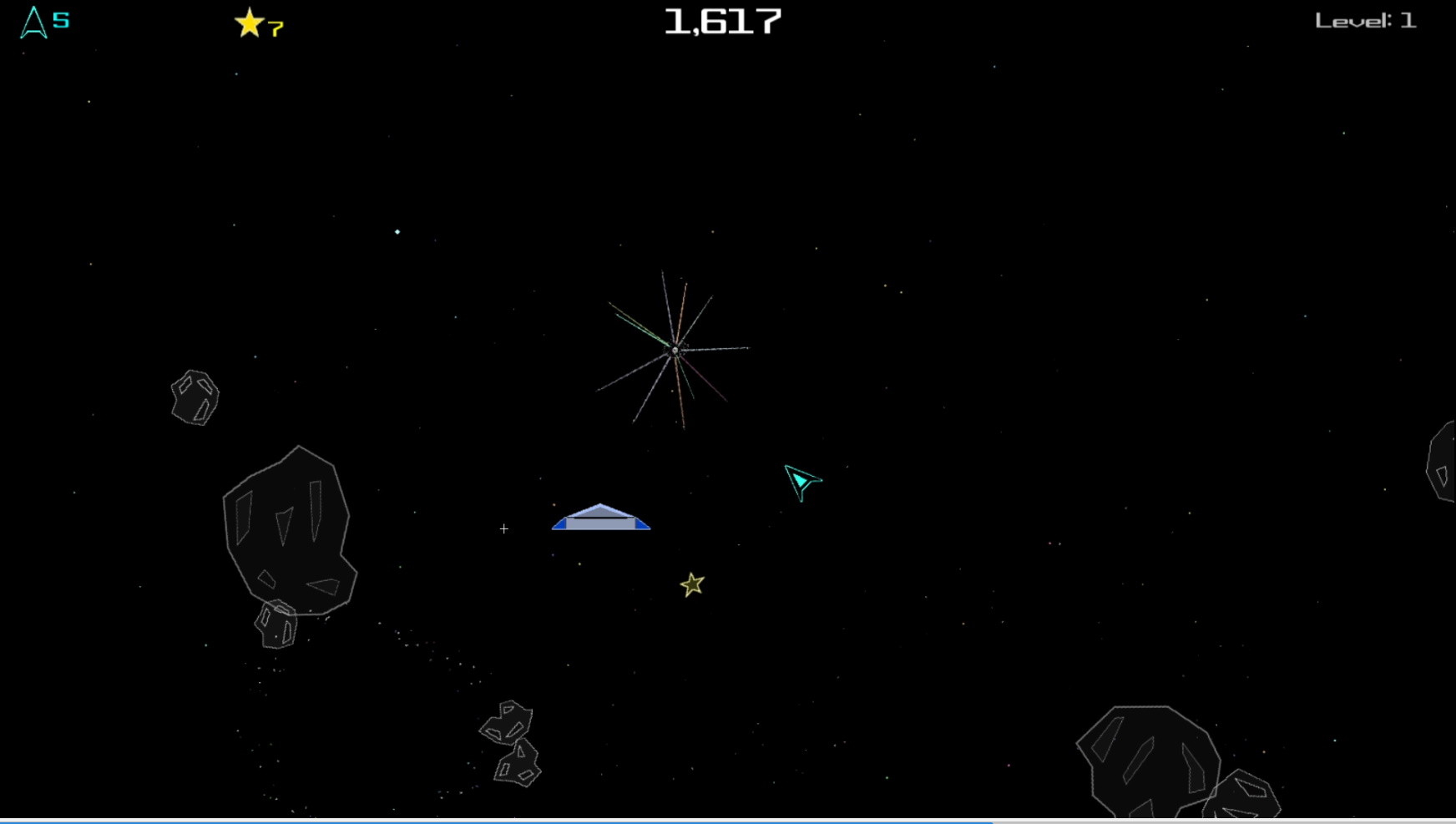Click the score 1,617 at top center
Screen dimensions: 1456x824
(722, 22)
